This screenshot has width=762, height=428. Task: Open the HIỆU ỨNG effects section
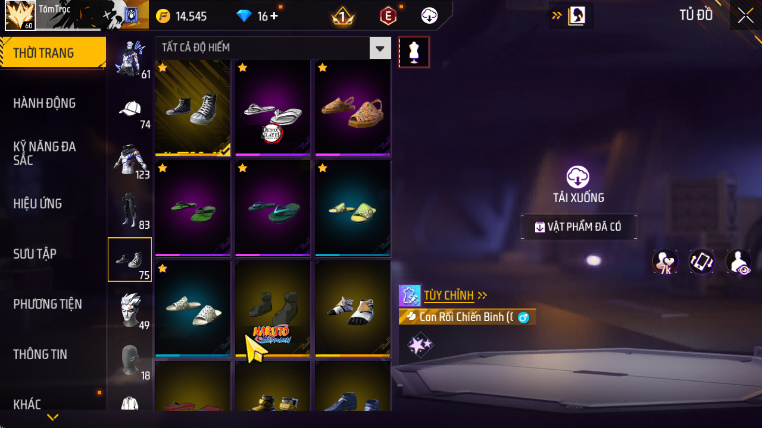38,203
